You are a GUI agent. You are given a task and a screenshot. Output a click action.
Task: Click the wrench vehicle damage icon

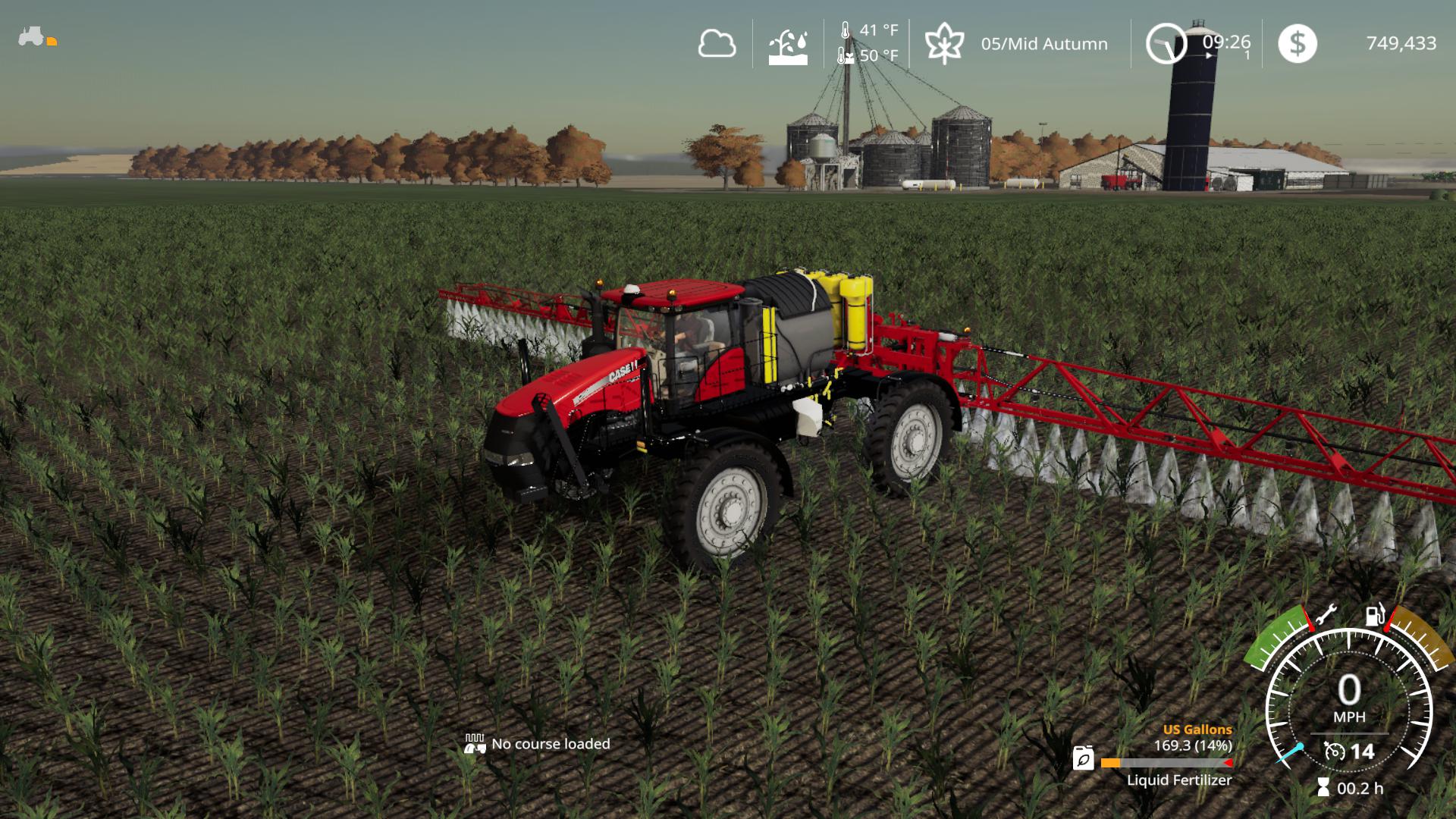pos(1326,615)
